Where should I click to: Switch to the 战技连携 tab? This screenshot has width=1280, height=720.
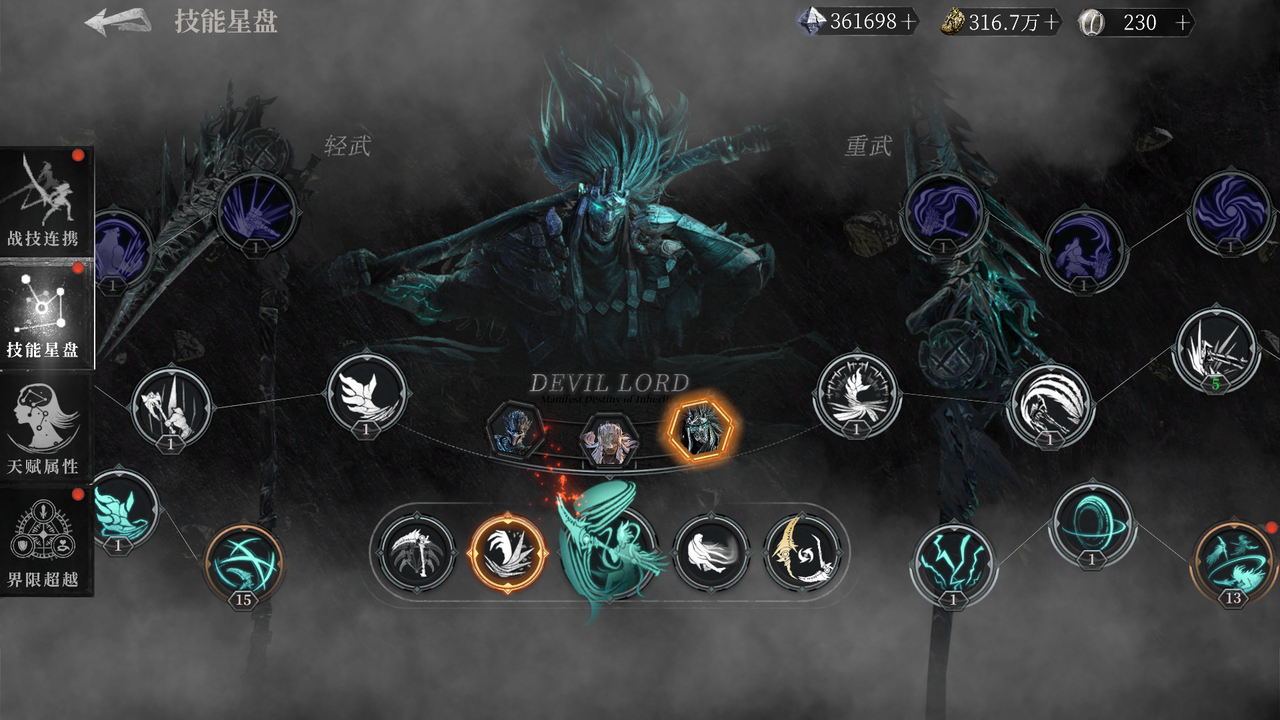47,195
